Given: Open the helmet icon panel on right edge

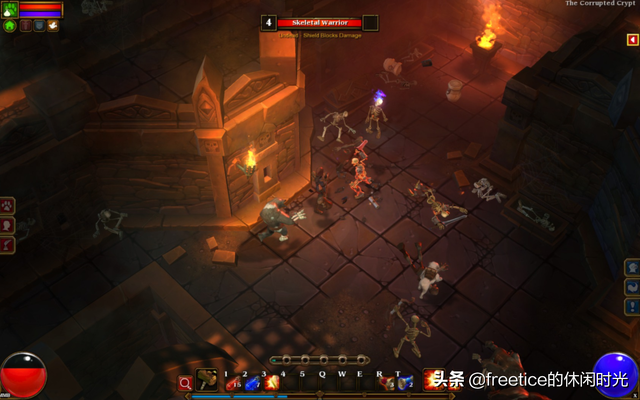Looking at the screenshot, I should pos(632,267).
